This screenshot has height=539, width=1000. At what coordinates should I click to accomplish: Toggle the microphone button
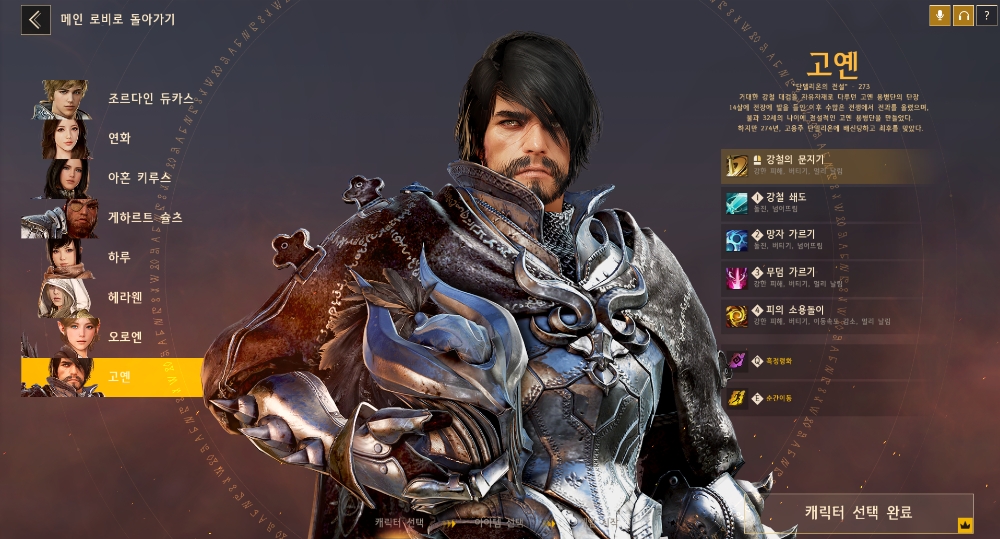pyautogui.click(x=939, y=15)
